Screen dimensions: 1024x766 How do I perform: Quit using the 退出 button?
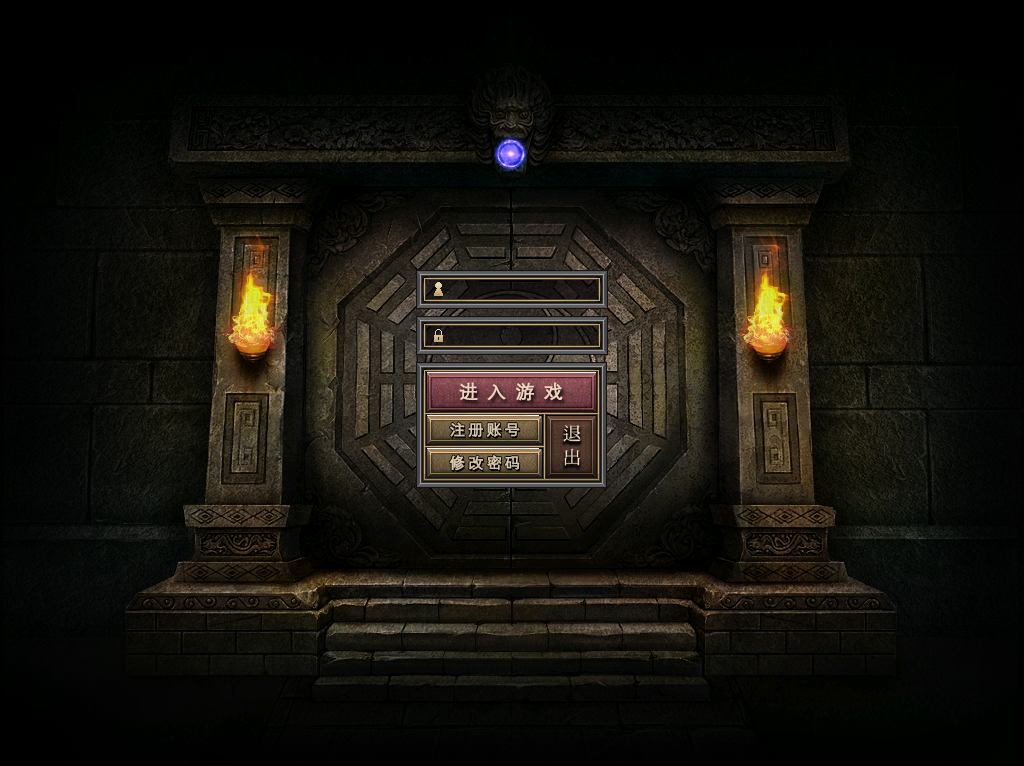(572, 447)
